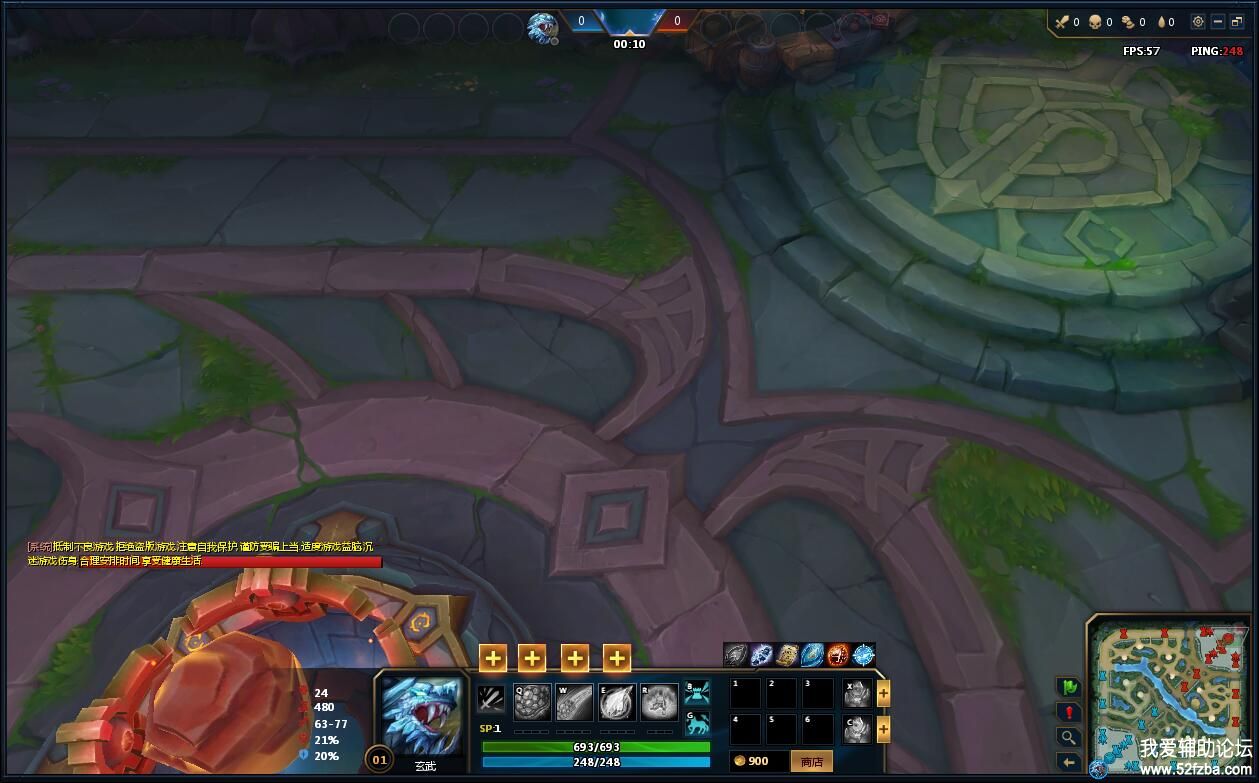
Task: Click the 玄武 champion portrait
Action: pyautogui.click(x=422, y=715)
